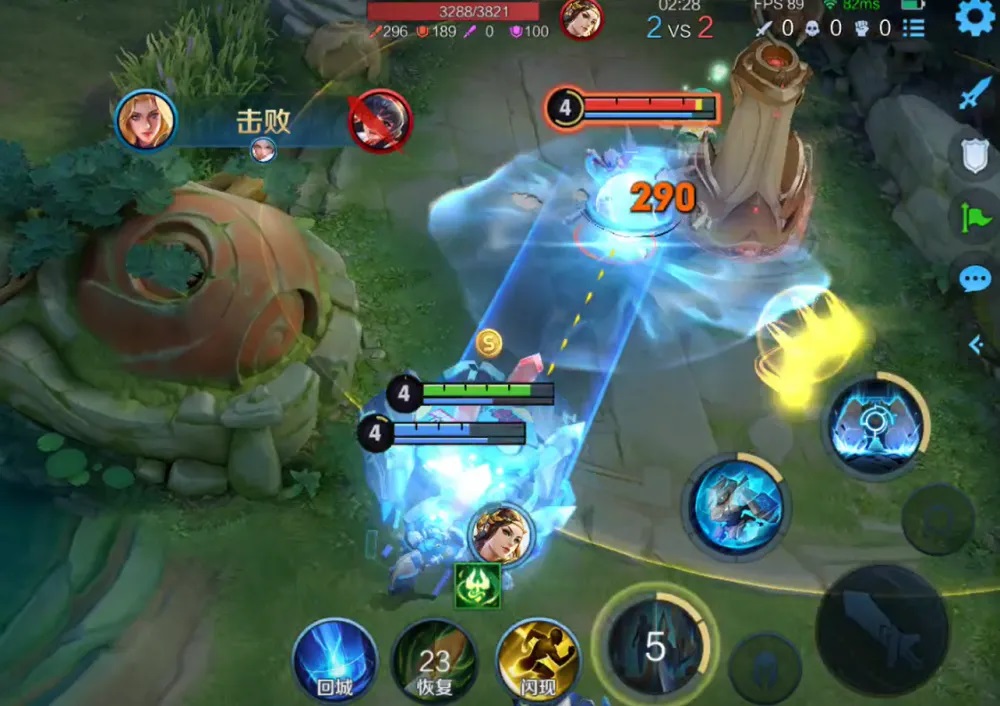Send the sword attack signal
The height and width of the screenshot is (706, 1000).
pos(974,94)
